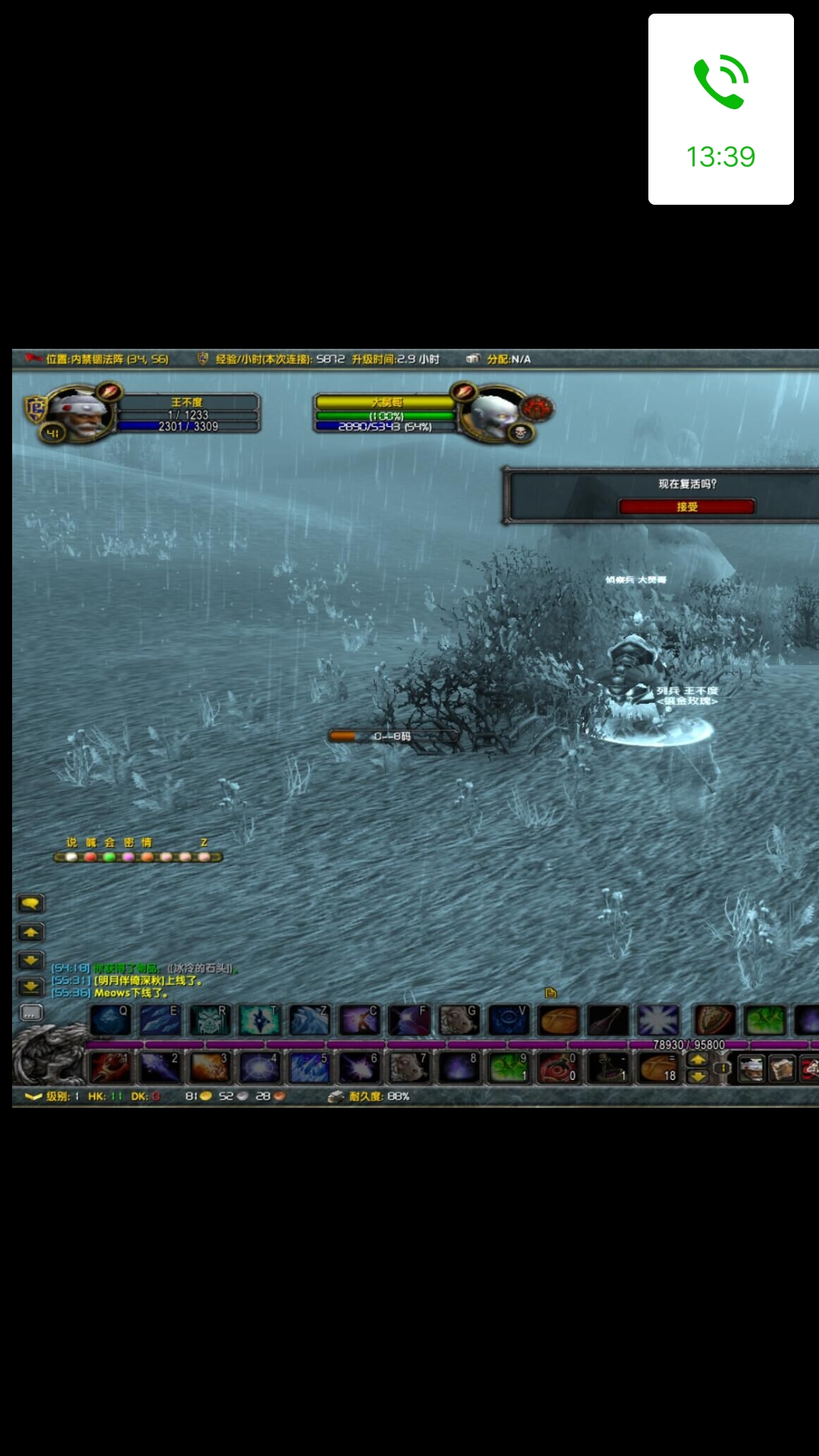Screen dimensions: 819x1456
Task: Use the bear icon on G slot
Action: [x=459, y=1021]
